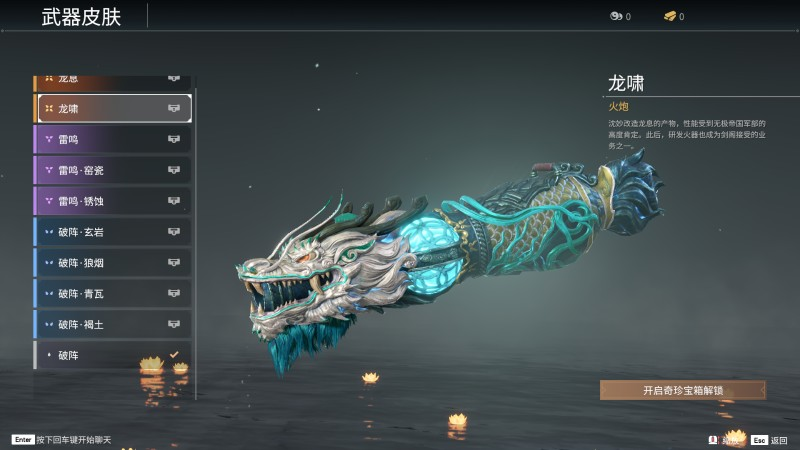Pick the 雷鸣·锈蚀 skin entry
This screenshot has height=450, width=800.
[113, 201]
